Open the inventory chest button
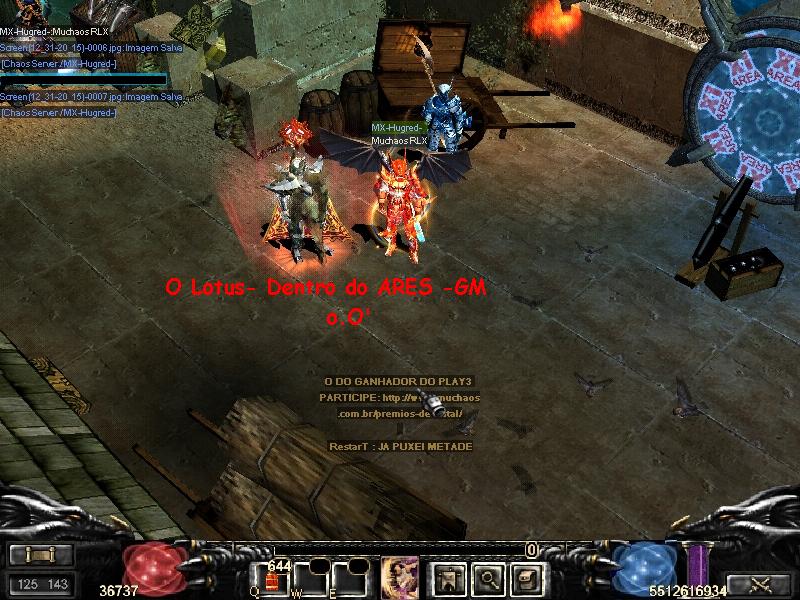This screenshot has height=600, width=800. [x=527, y=577]
